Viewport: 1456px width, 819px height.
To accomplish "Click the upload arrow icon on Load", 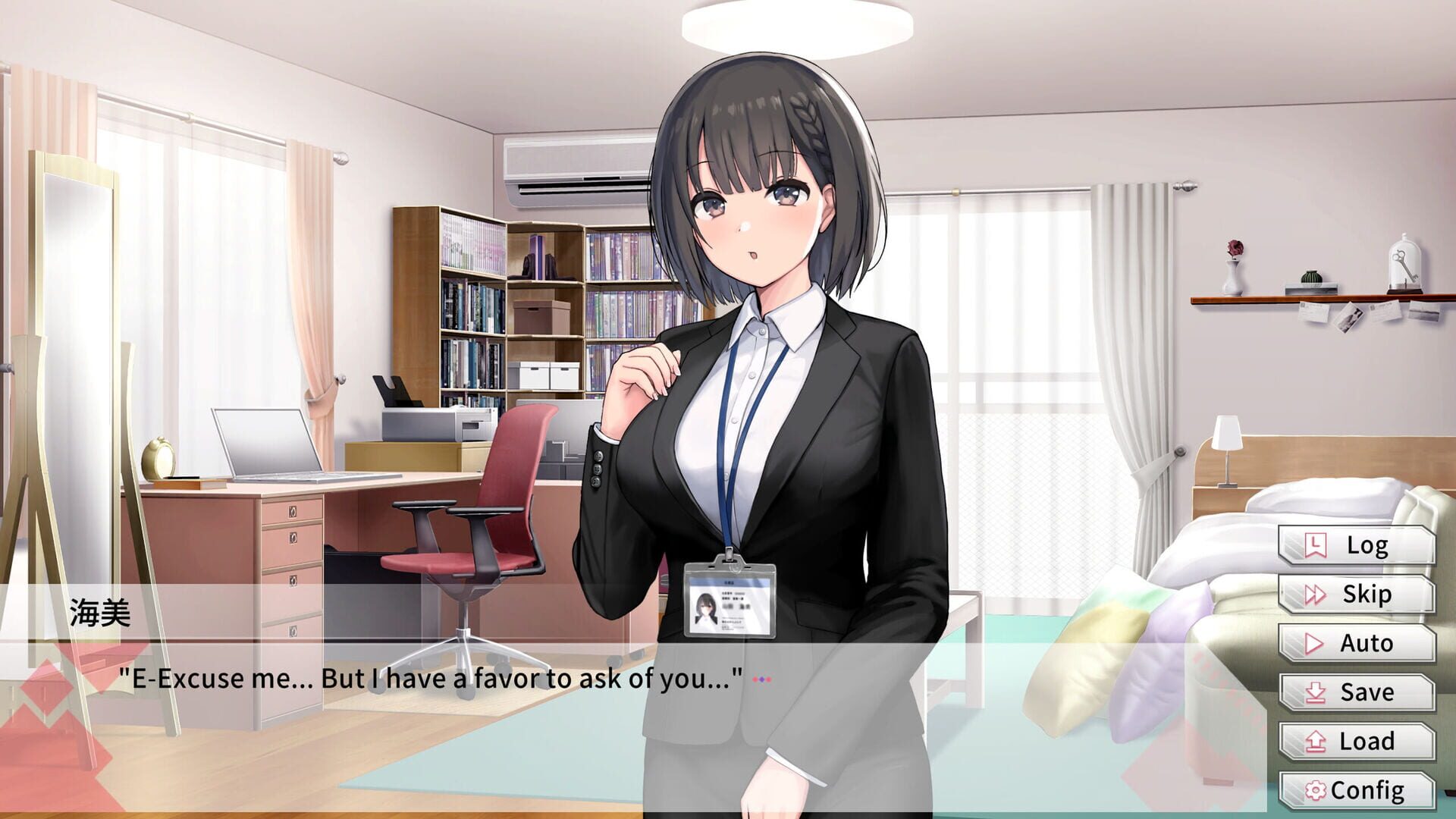I will tap(1314, 740).
